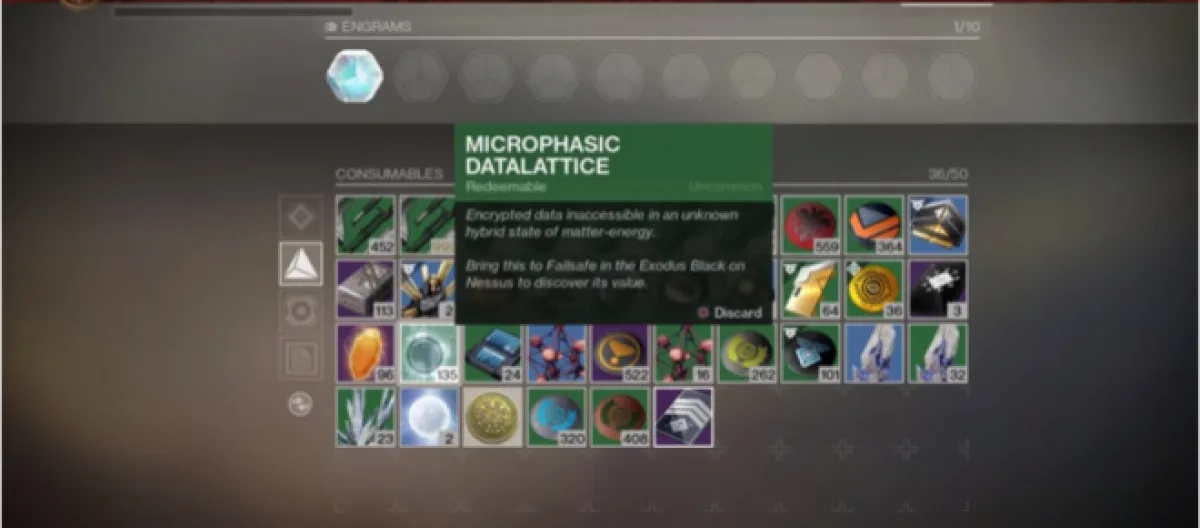Click the small round swap icon below tabs
The height and width of the screenshot is (528, 1200).
pyautogui.click(x=300, y=404)
